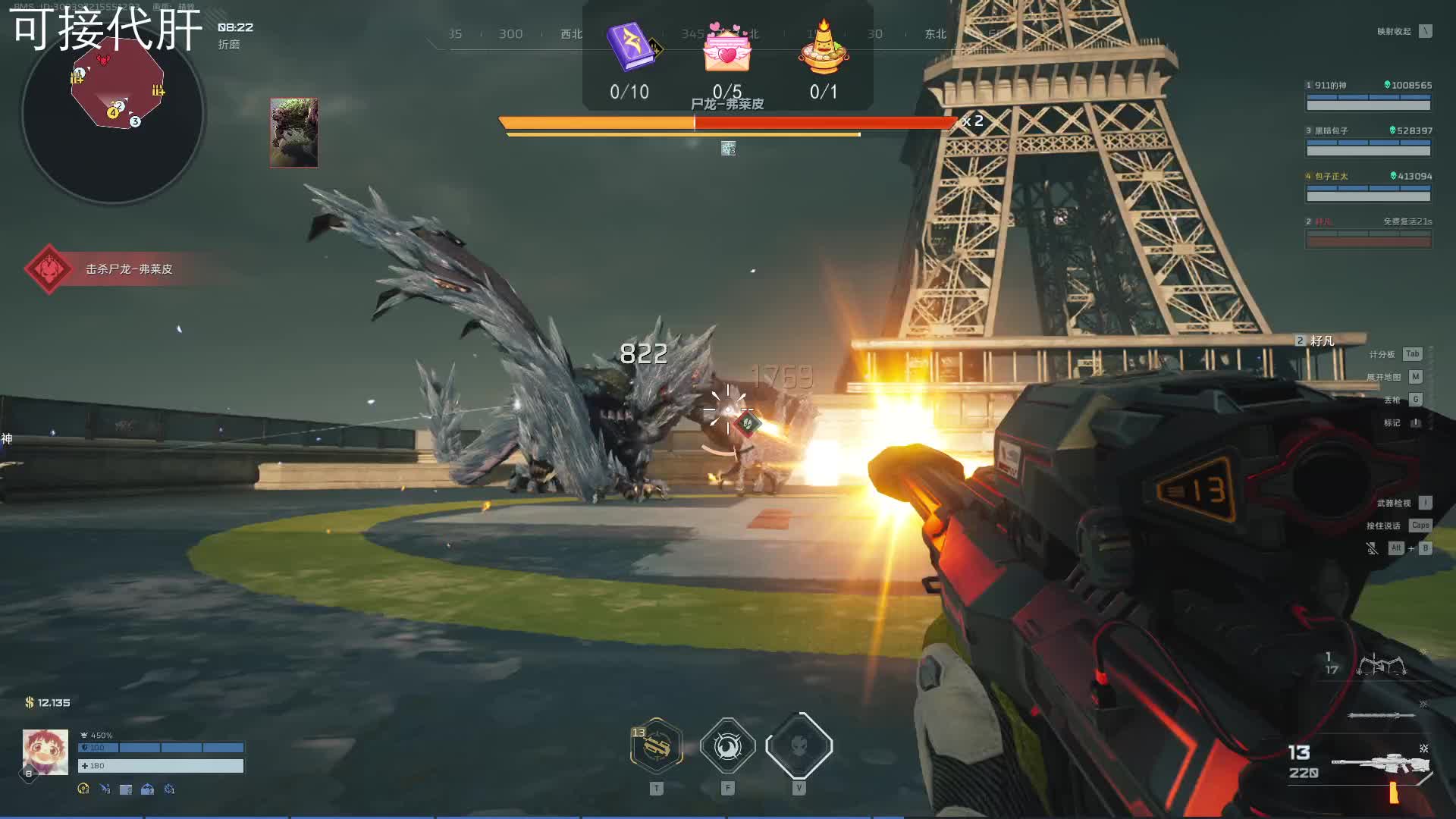Select the boss portrait card thumbnail
The image size is (1456, 819).
tap(293, 133)
